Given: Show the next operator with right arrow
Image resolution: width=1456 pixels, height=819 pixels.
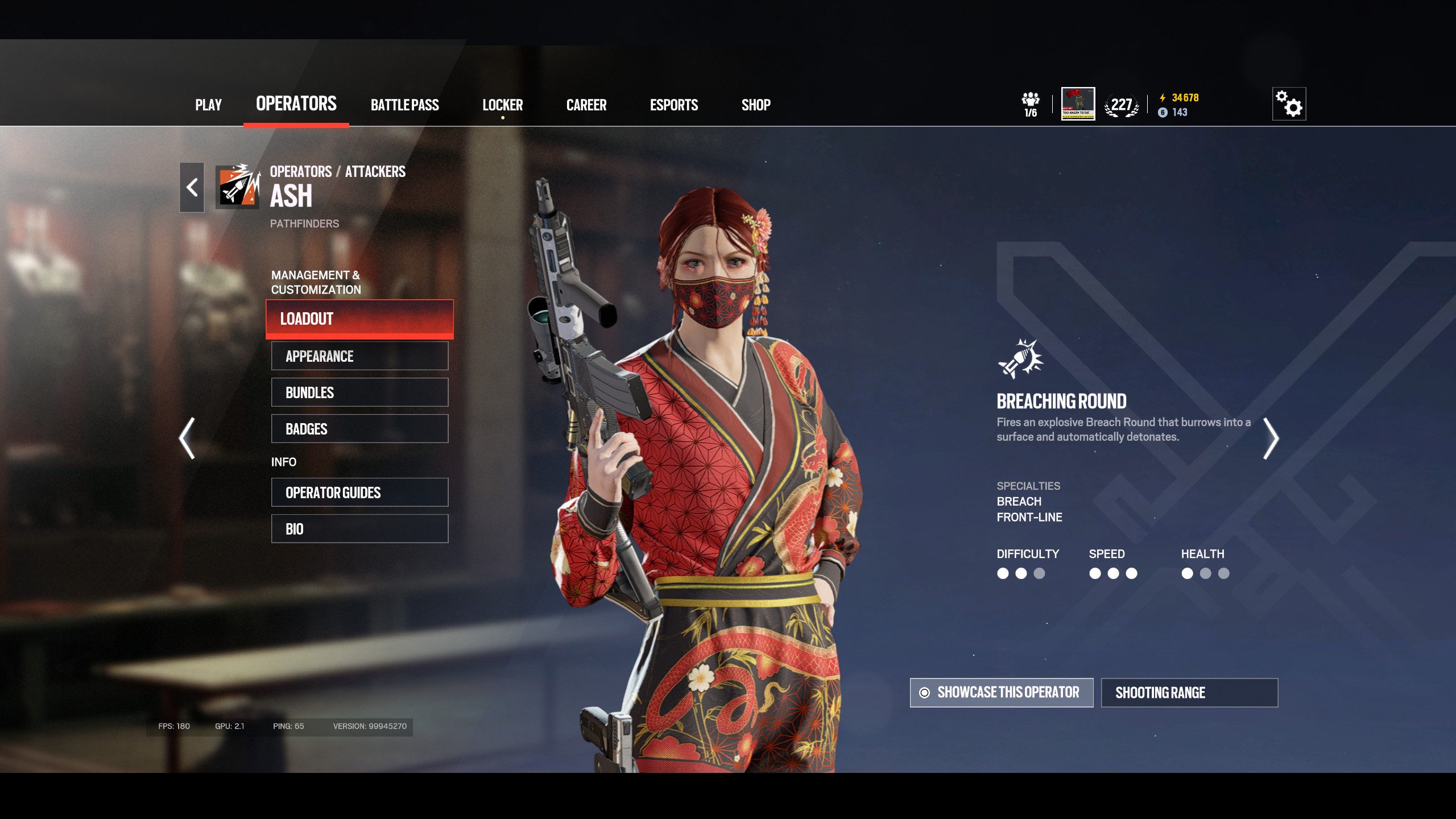Looking at the screenshot, I should [x=1271, y=438].
